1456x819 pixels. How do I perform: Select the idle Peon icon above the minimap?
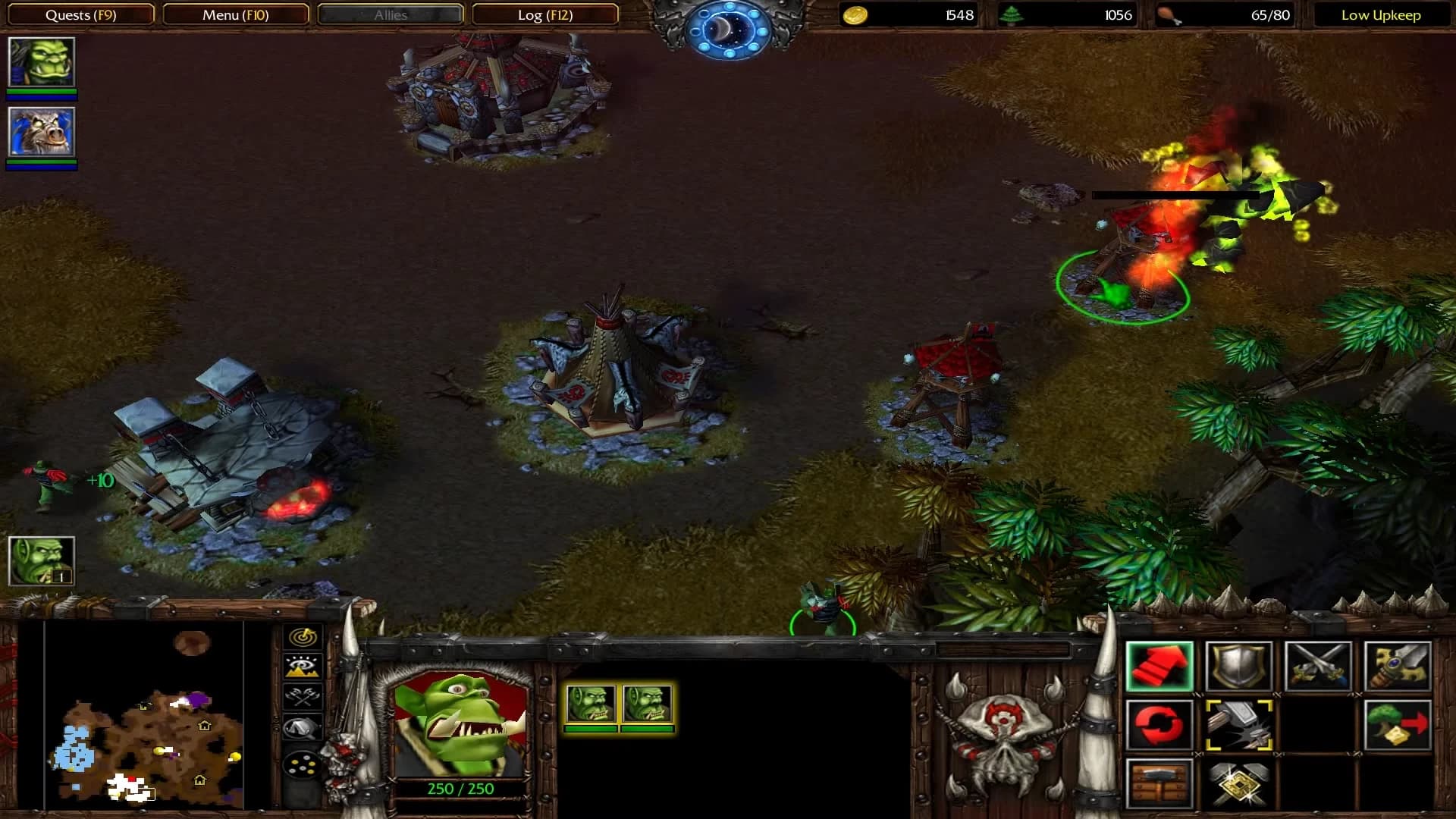(42, 561)
